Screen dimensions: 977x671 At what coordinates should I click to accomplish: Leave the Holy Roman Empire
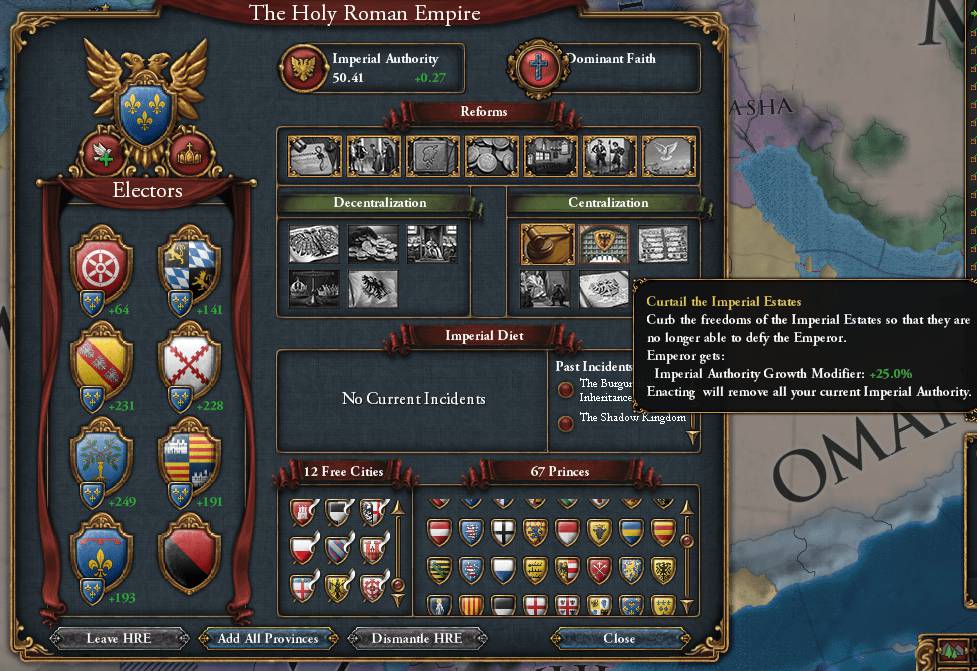coord(117,638)
